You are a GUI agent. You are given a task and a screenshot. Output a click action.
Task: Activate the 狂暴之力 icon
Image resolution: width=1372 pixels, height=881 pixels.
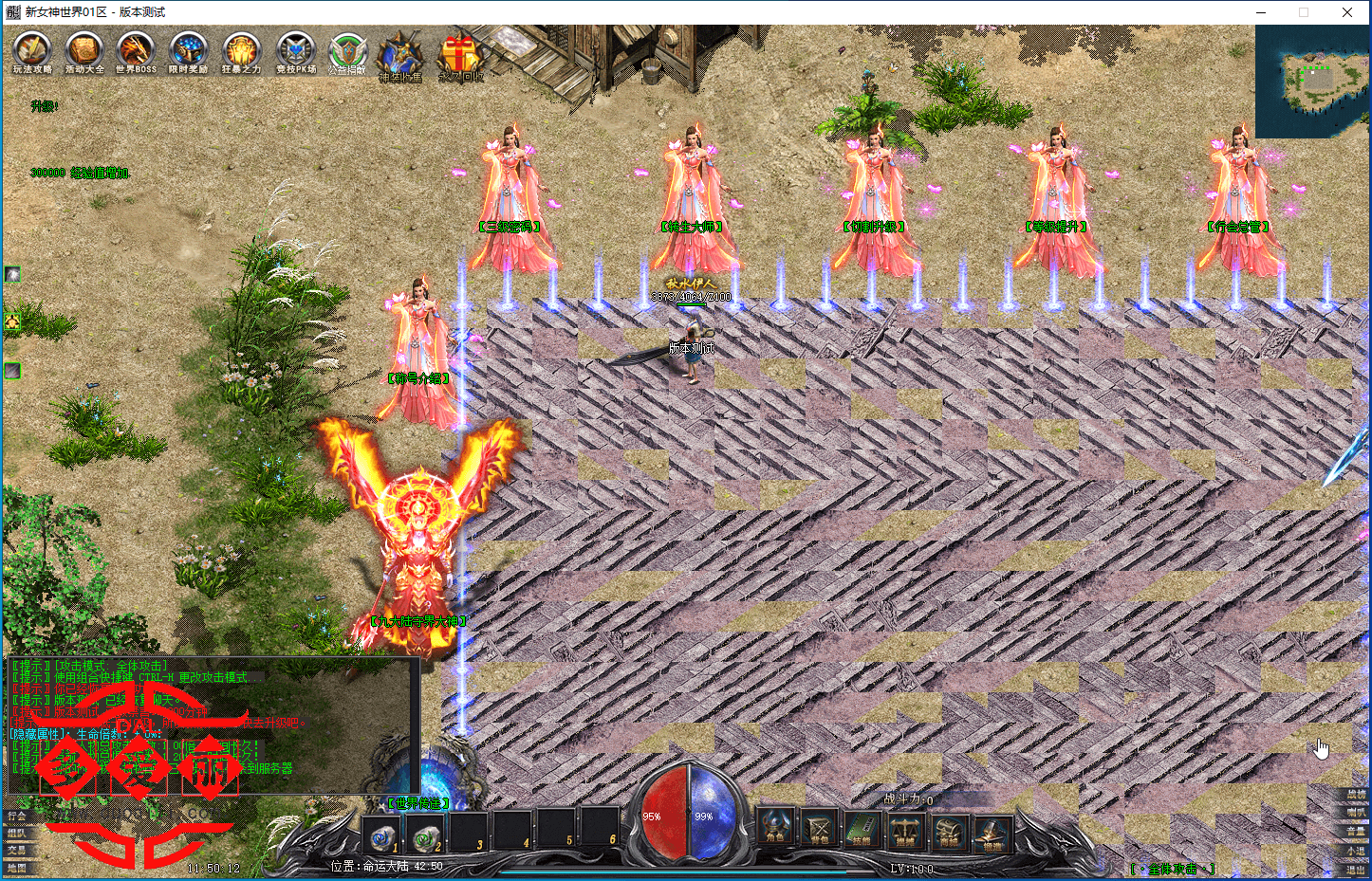point(241,51)
